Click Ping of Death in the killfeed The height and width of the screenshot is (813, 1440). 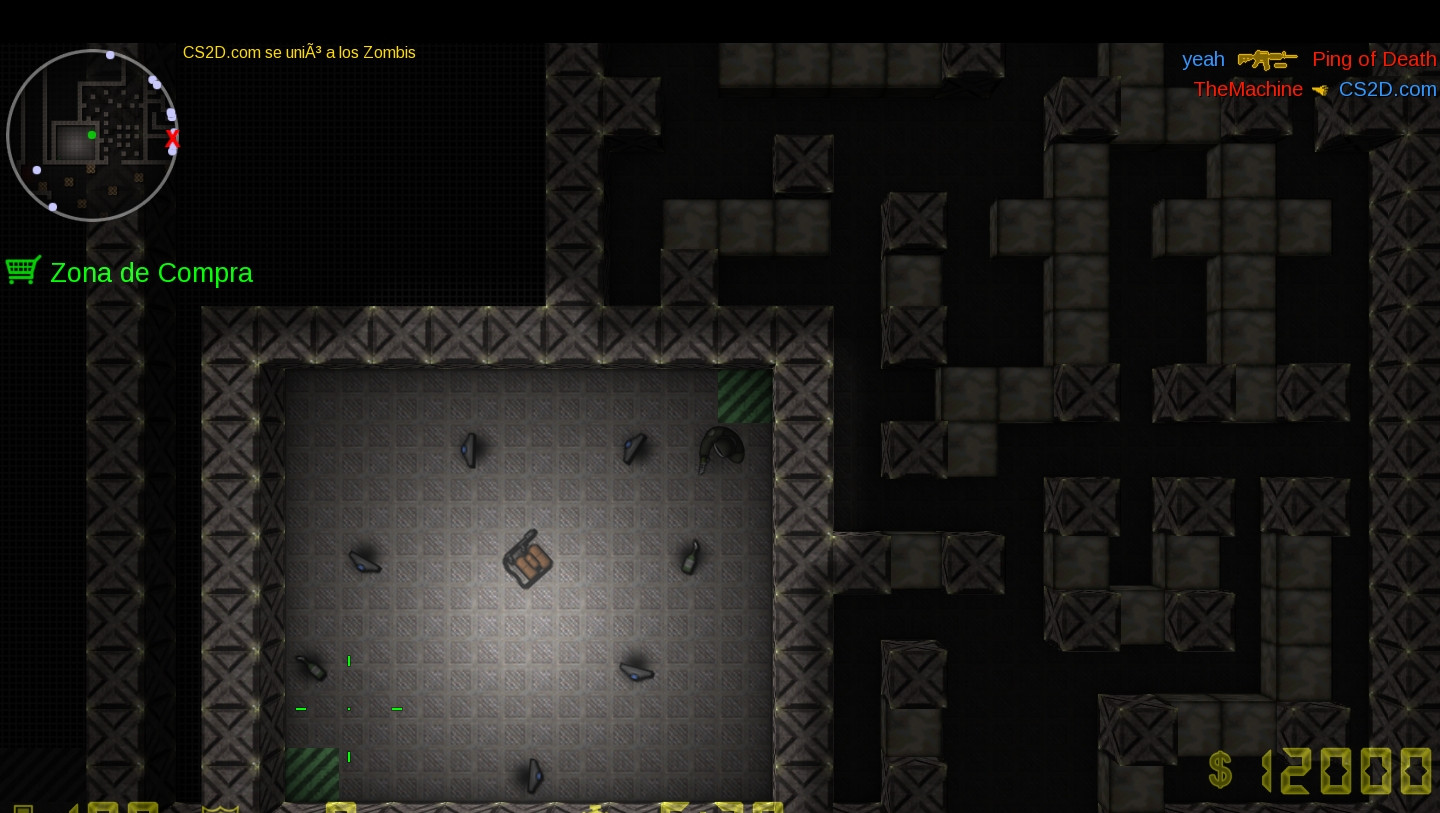pyautogui.click(x=1374, y=59)
